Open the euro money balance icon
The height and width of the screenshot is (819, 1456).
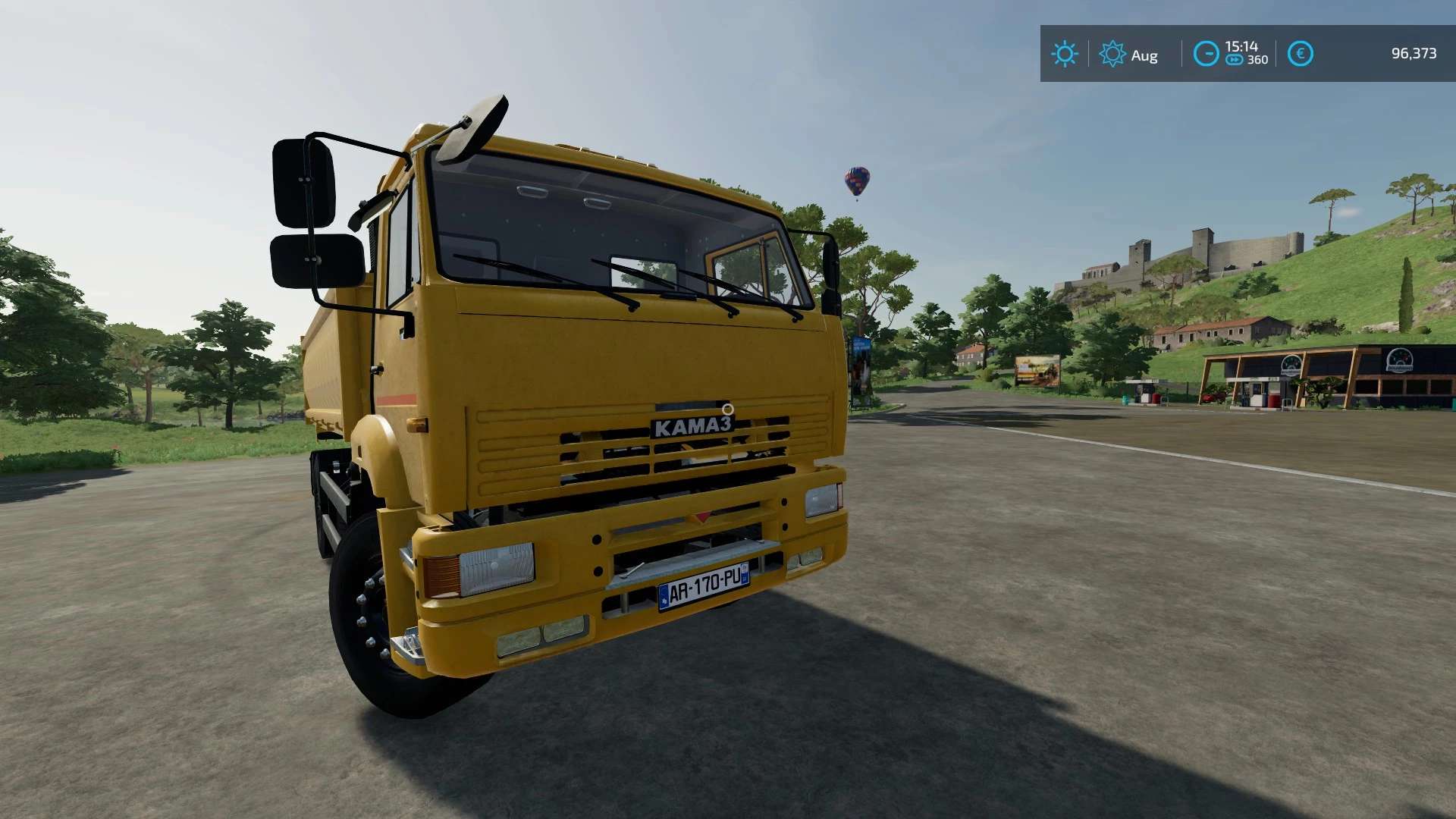click(x=1300, y=54)
